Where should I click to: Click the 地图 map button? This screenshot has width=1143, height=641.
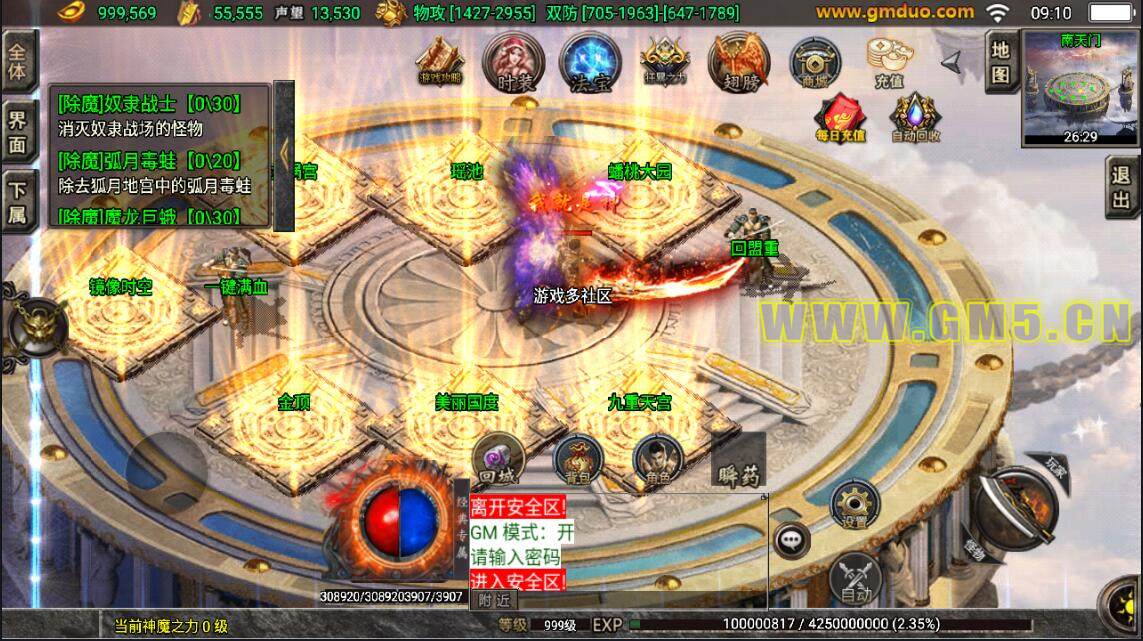[1000, 61]
